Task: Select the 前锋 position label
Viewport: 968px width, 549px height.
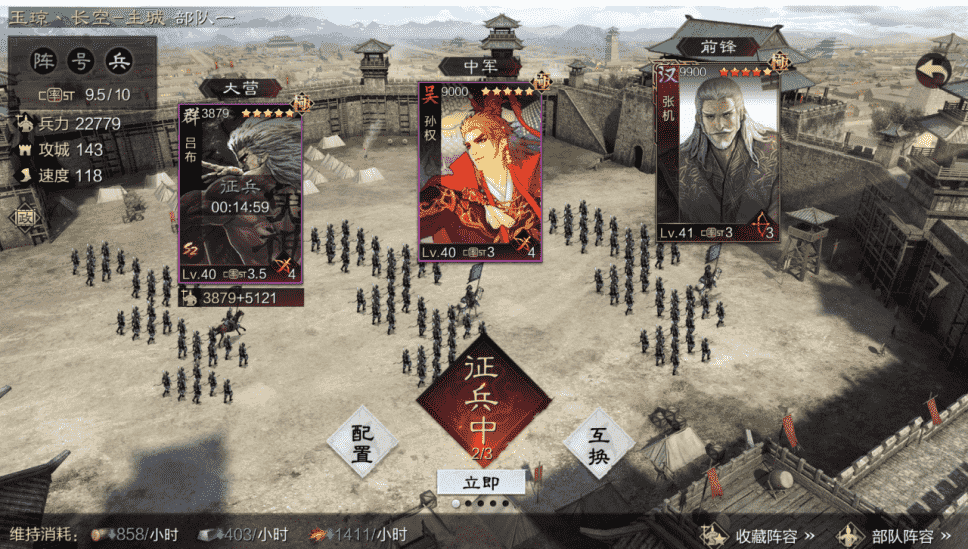Action: click(716, 47)
